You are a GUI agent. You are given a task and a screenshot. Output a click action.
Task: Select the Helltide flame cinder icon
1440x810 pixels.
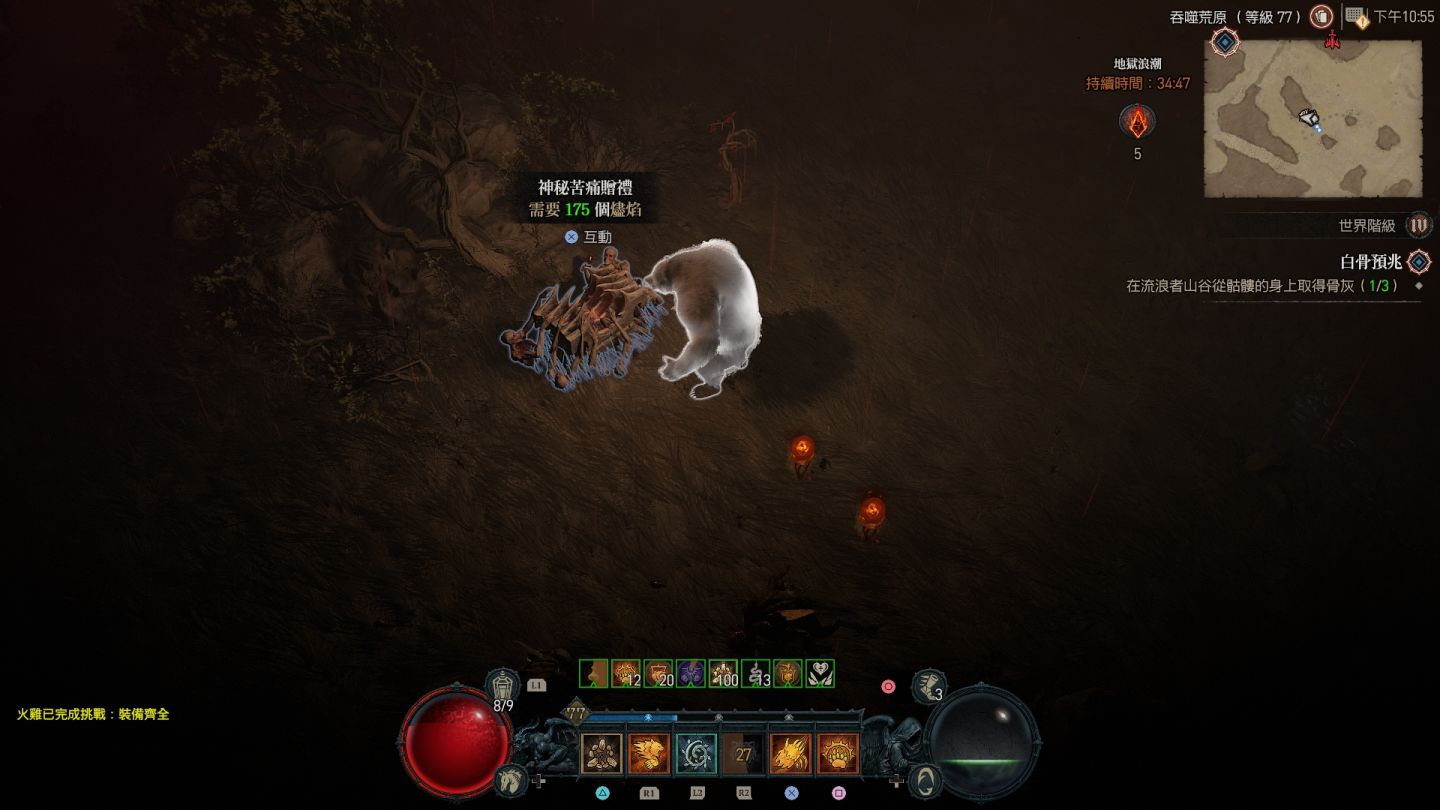(x=1137, y=122)
